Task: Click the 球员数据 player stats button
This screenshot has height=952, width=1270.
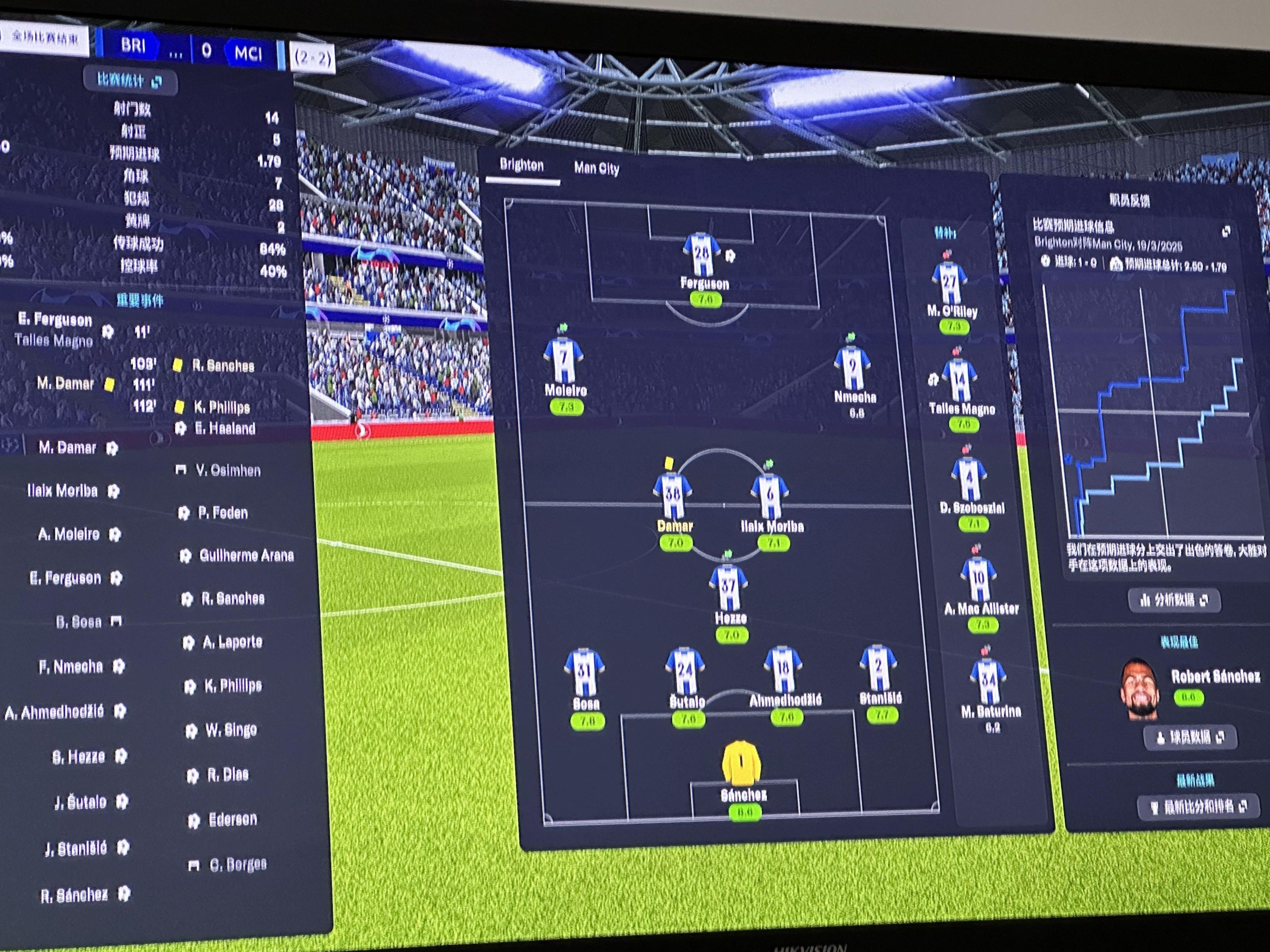Action: coord(1189,737)
